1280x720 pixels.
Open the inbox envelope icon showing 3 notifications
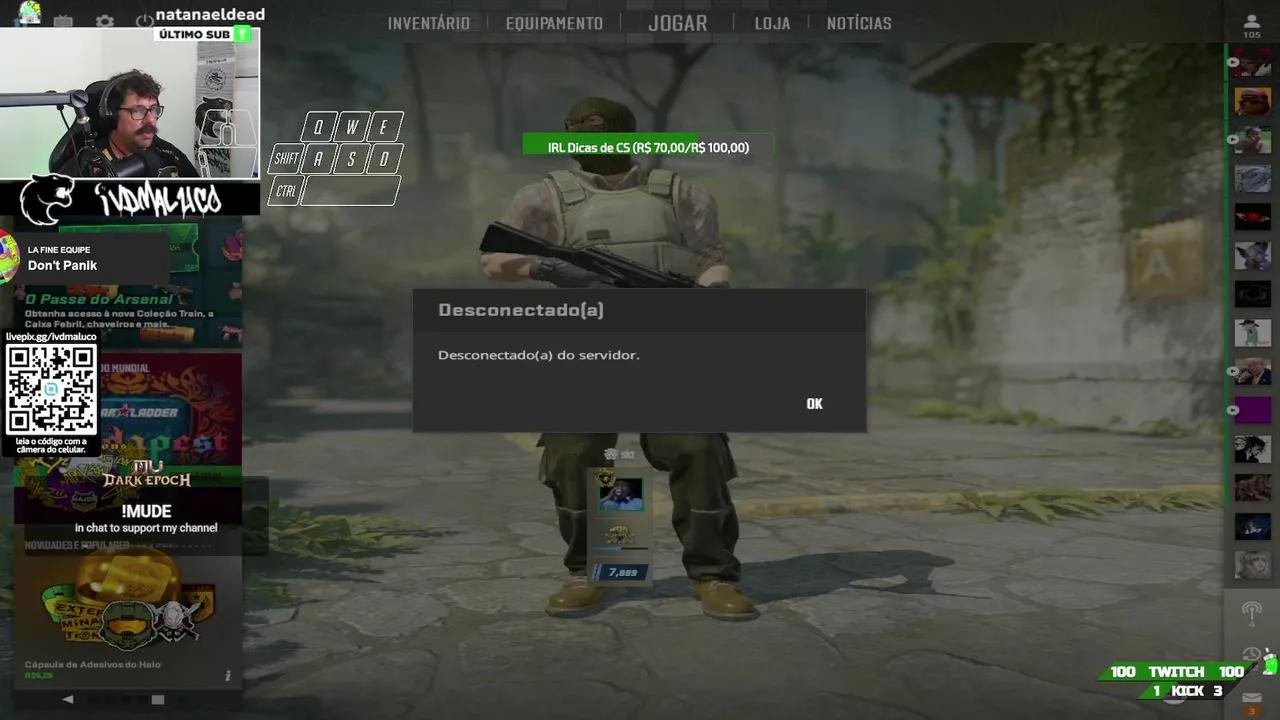pos(1252,698)
